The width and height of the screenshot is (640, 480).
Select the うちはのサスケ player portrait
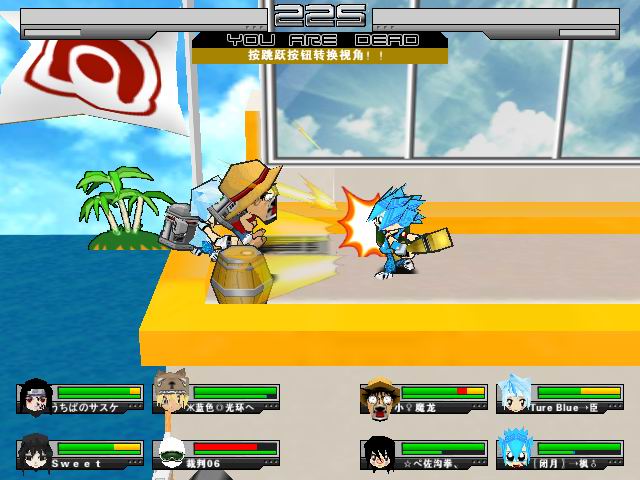pyautogui.click(x=36, y=397)
